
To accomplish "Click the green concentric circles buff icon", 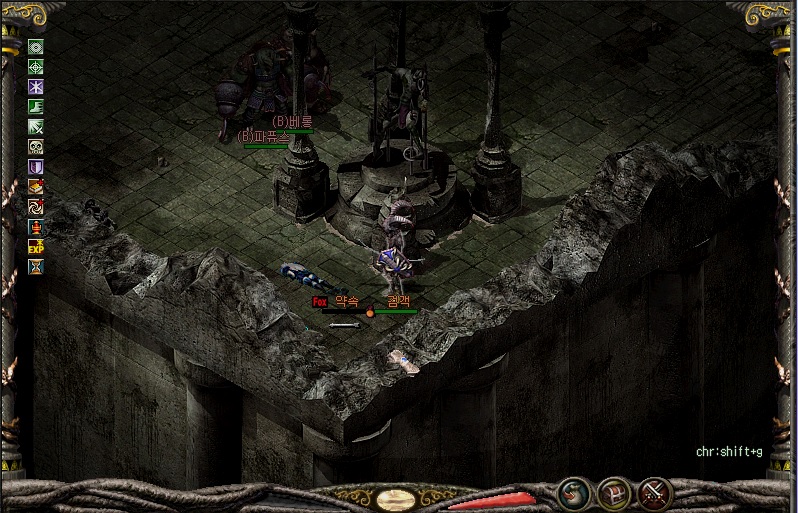I will pyautogui.click(x=36, y=47).
